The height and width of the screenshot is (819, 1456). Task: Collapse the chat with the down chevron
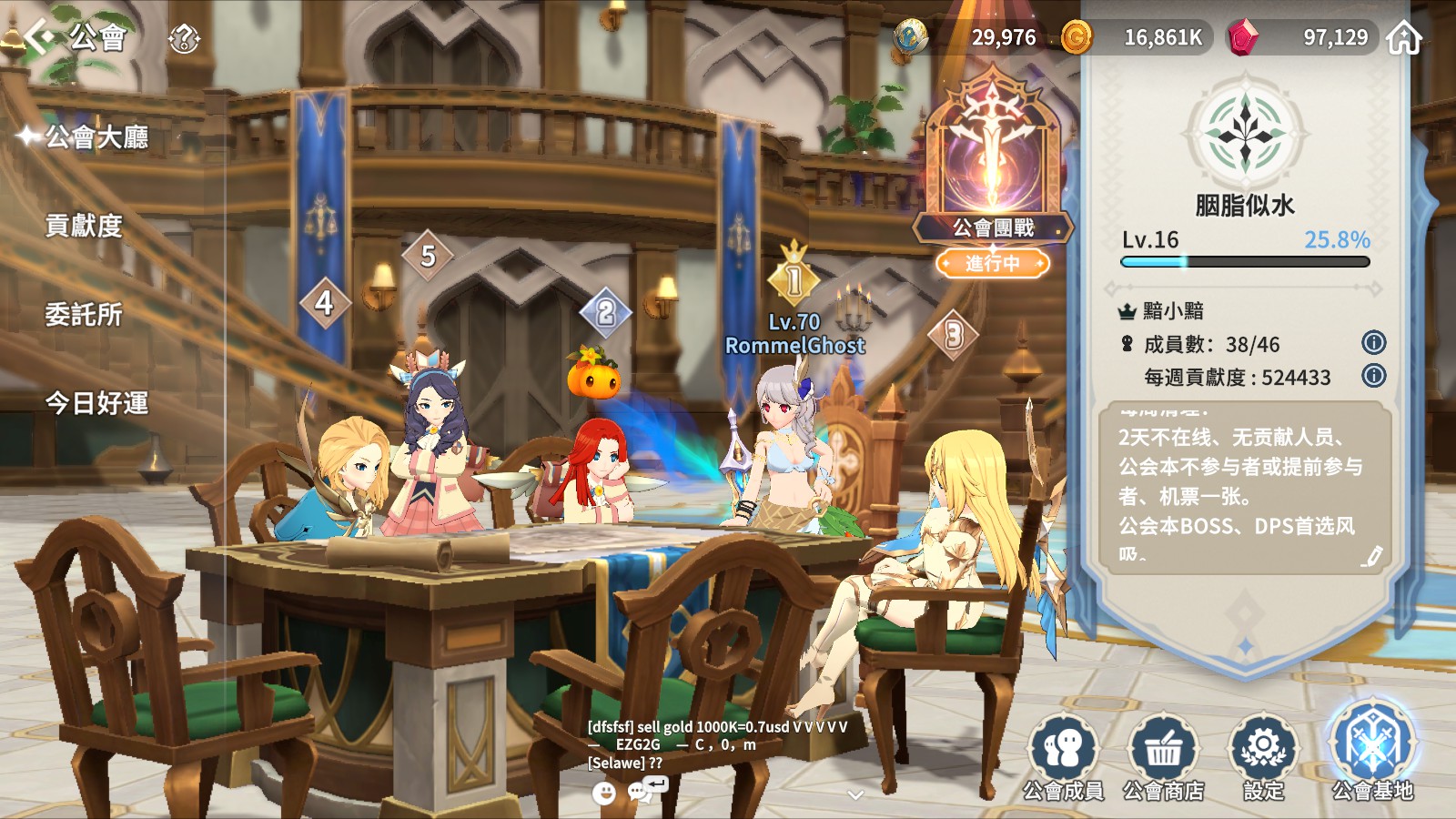tap(855, 794)
